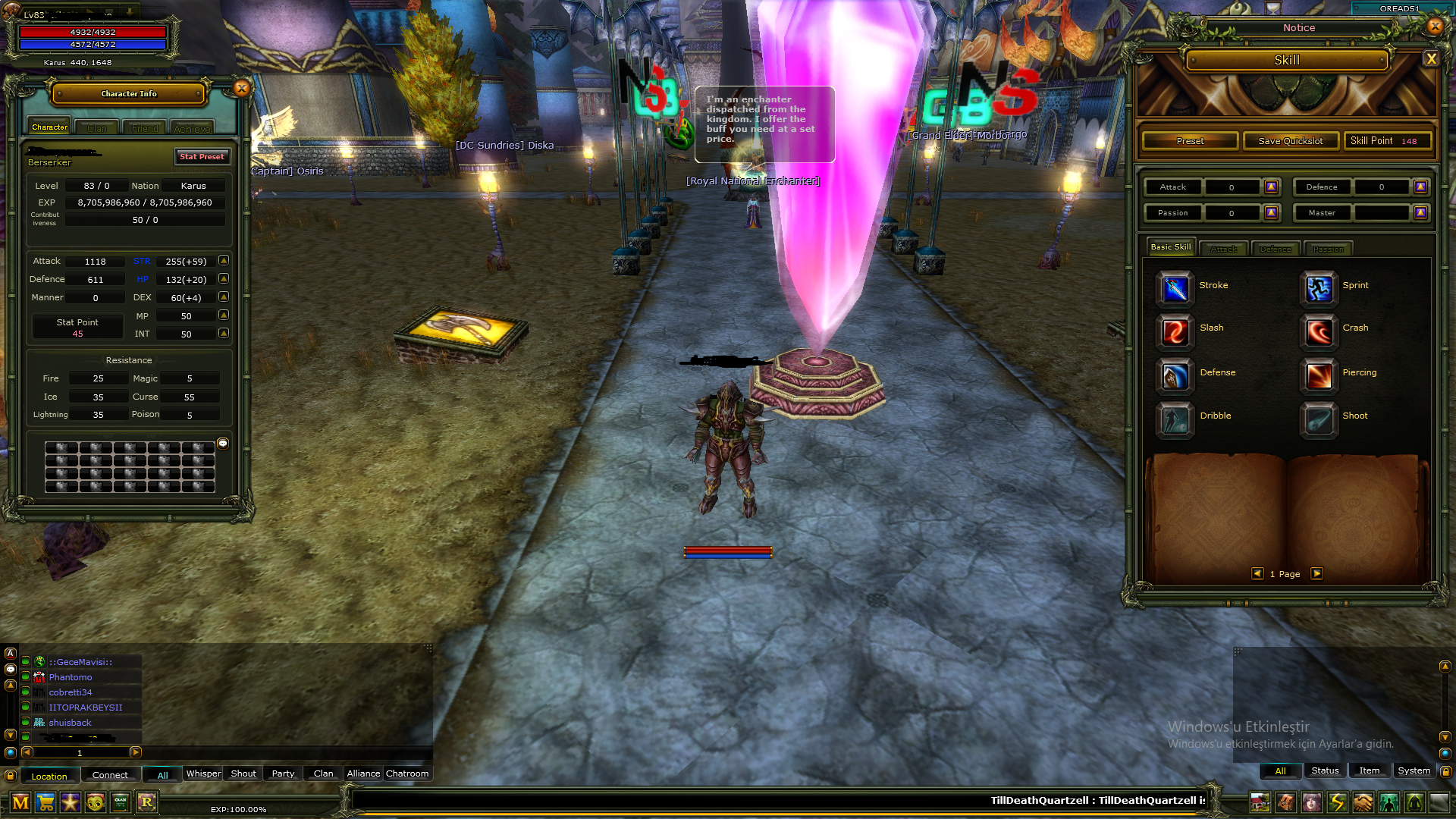
Task: Select the Sprint skill icon
Action: (x=1318, y=289)
